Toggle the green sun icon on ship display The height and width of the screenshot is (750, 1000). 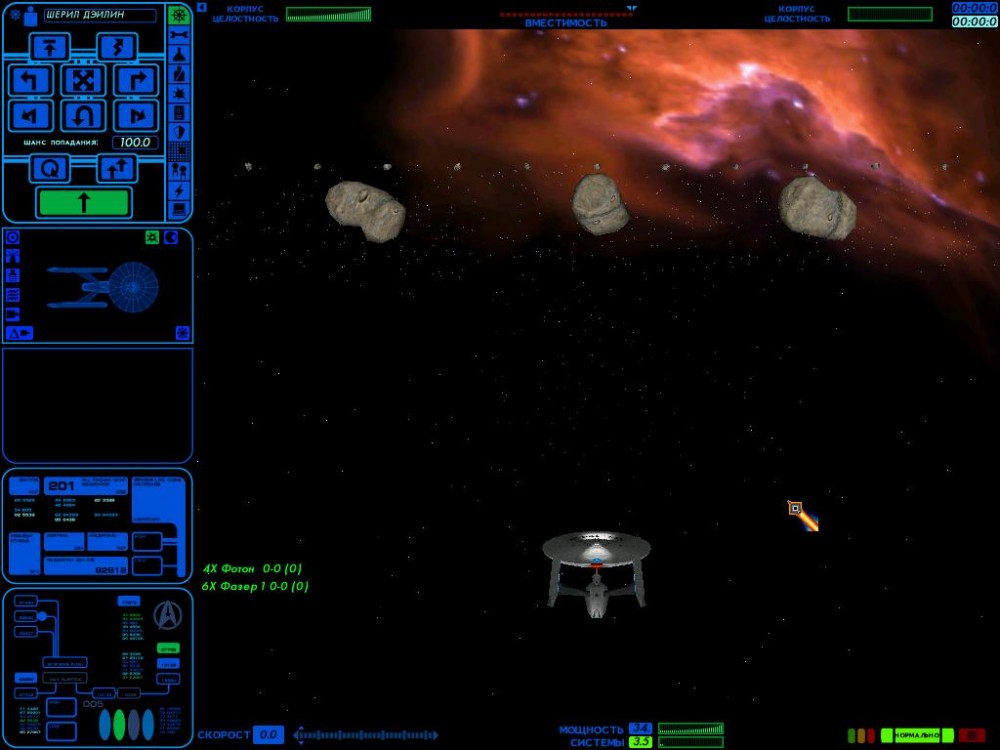[x=152, y=237]
